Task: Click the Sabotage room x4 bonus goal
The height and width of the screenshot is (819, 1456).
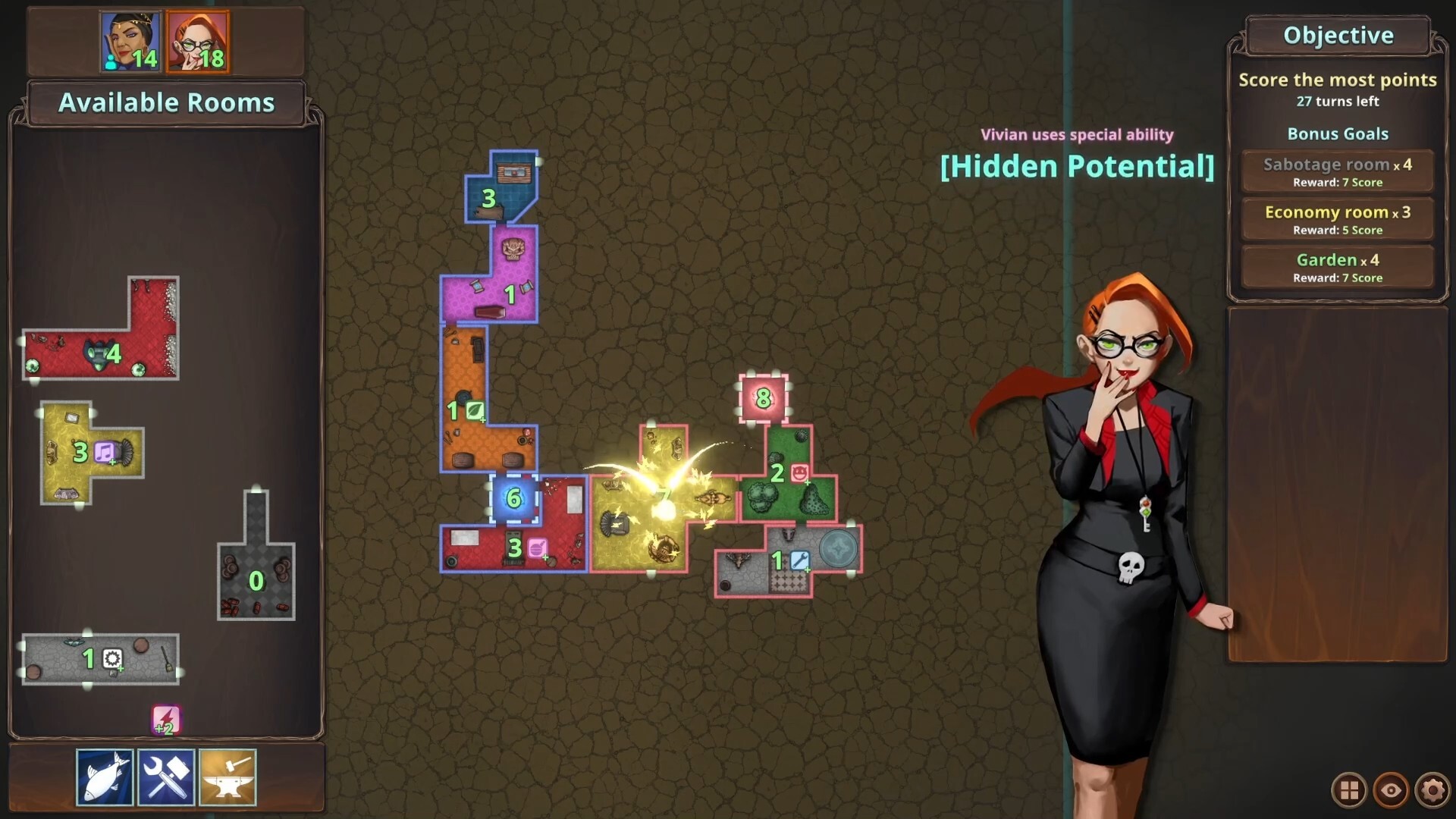Action: click(1337, 171)
